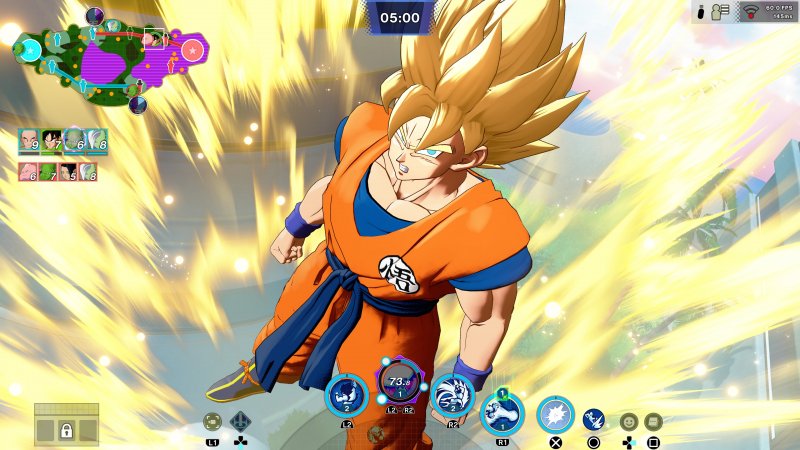Open the smiley face emote icon

click(629, 422)
